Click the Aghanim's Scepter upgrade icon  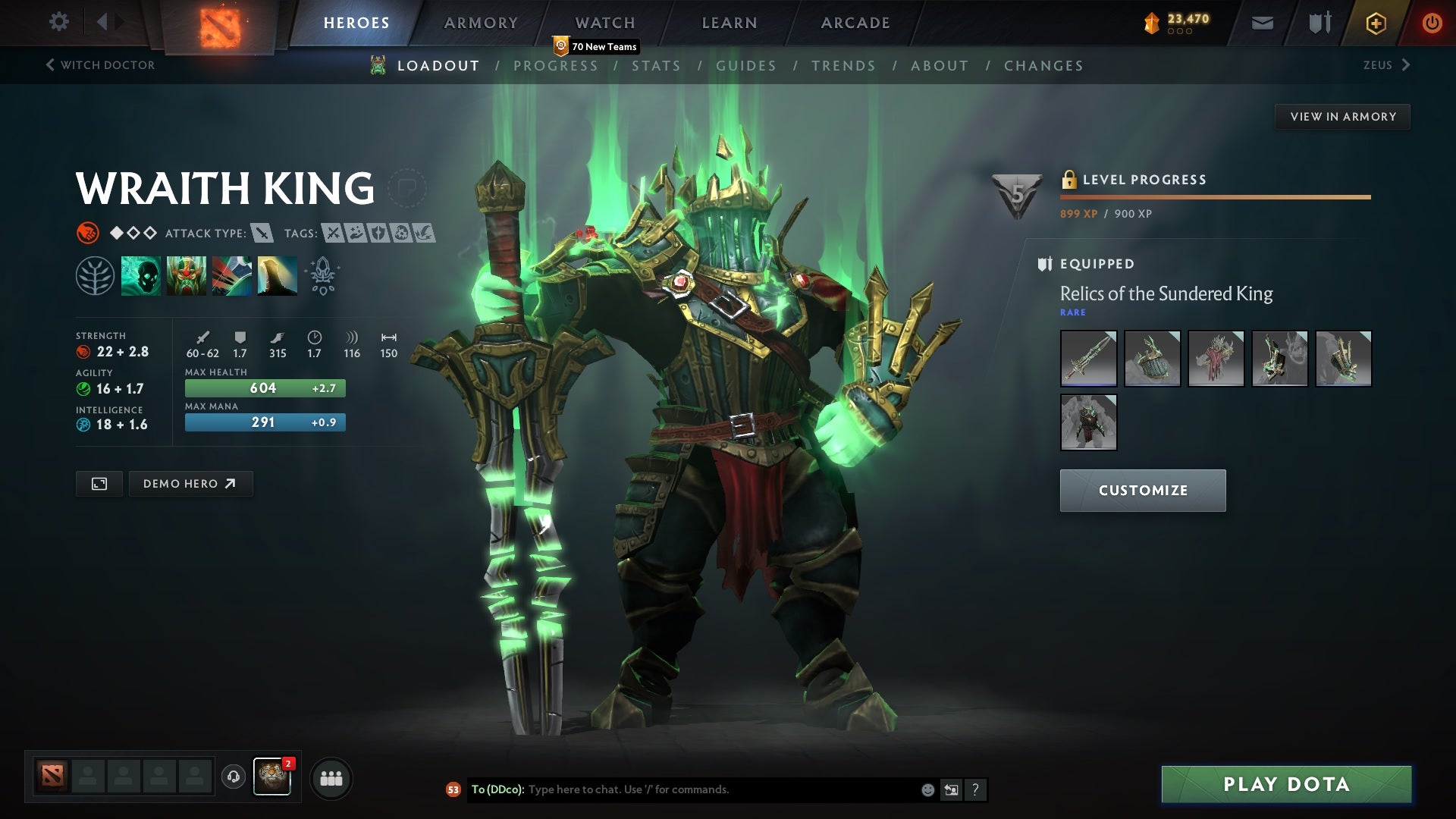[322, 275]
